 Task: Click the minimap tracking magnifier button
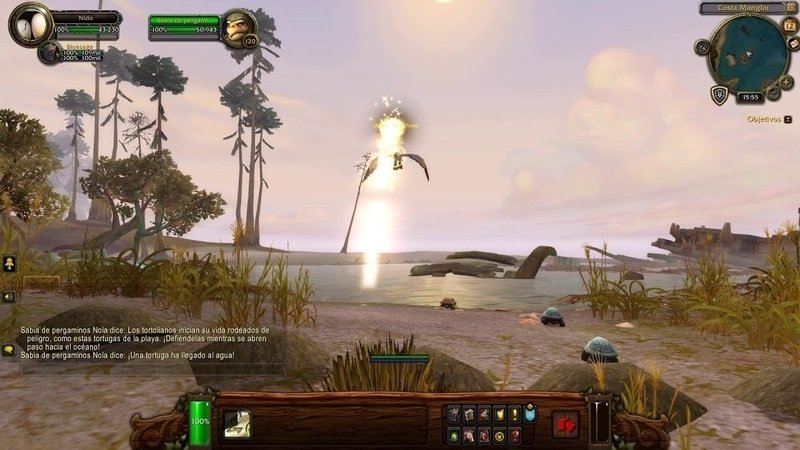[x=702, y=46]
